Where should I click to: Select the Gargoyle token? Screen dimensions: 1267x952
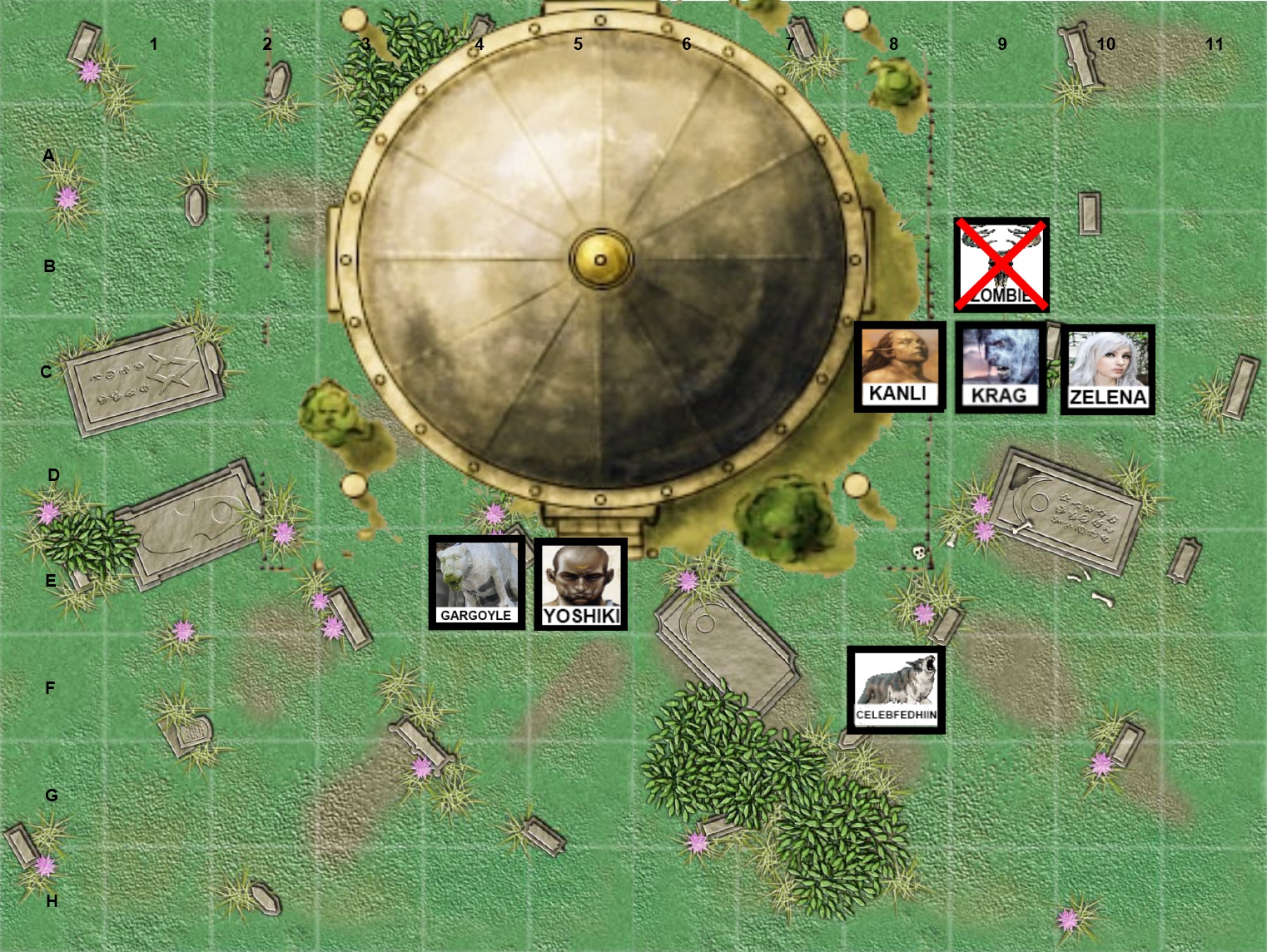pyautogui.click(x=476, y=583)
